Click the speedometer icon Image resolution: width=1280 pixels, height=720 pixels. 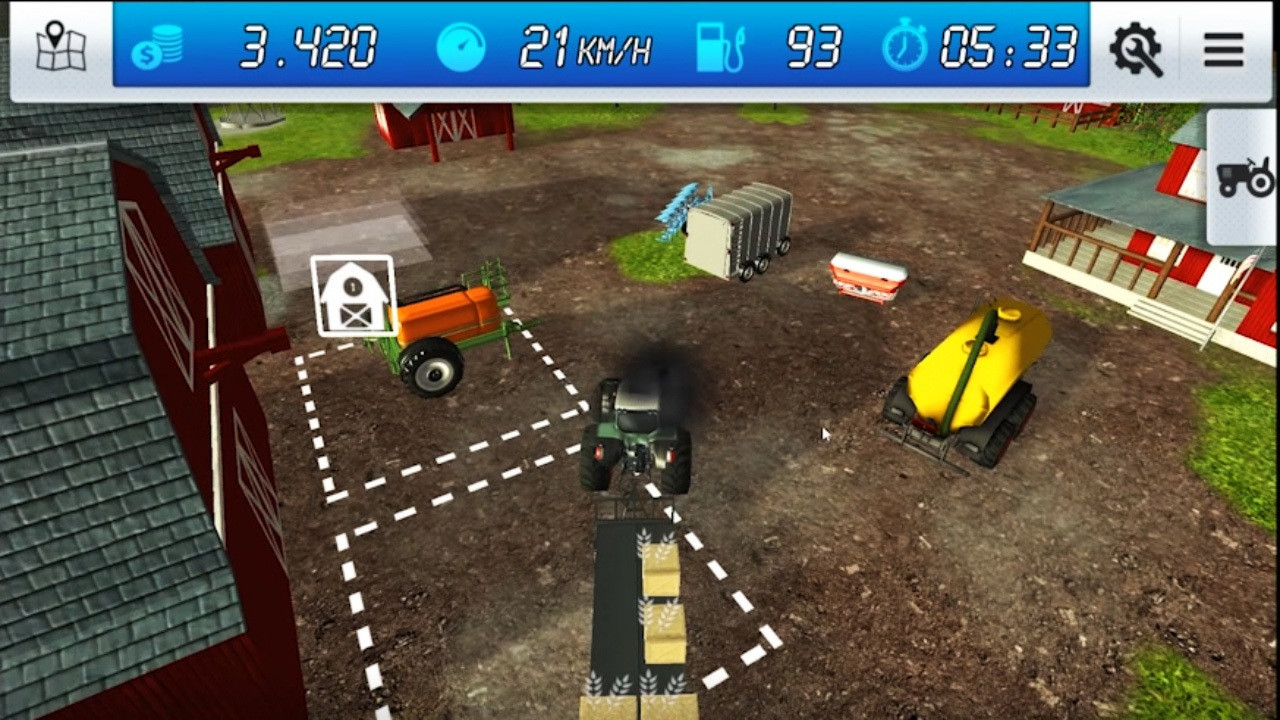click(x=461, y=46)
